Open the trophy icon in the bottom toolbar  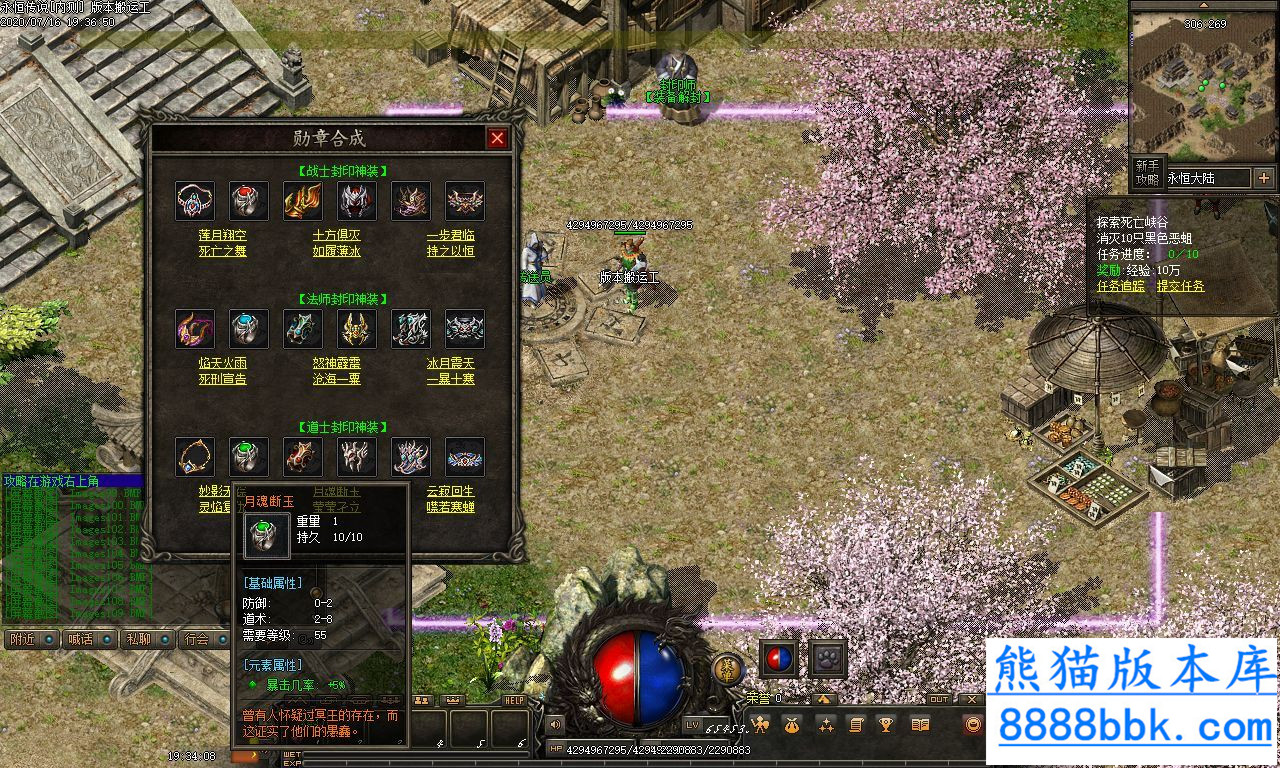click(885, 725)
